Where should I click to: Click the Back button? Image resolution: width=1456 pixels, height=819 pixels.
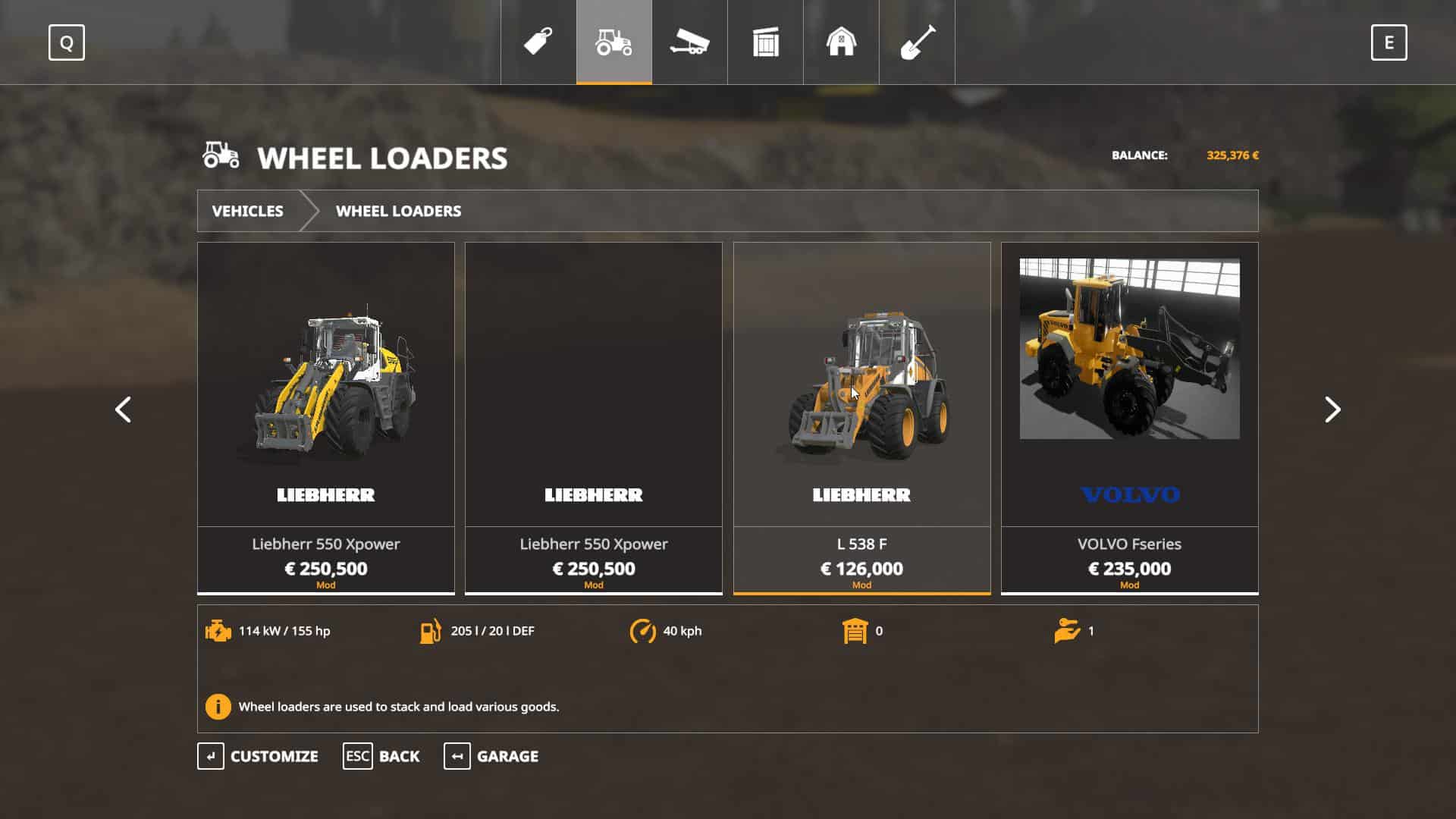(381, 756)
